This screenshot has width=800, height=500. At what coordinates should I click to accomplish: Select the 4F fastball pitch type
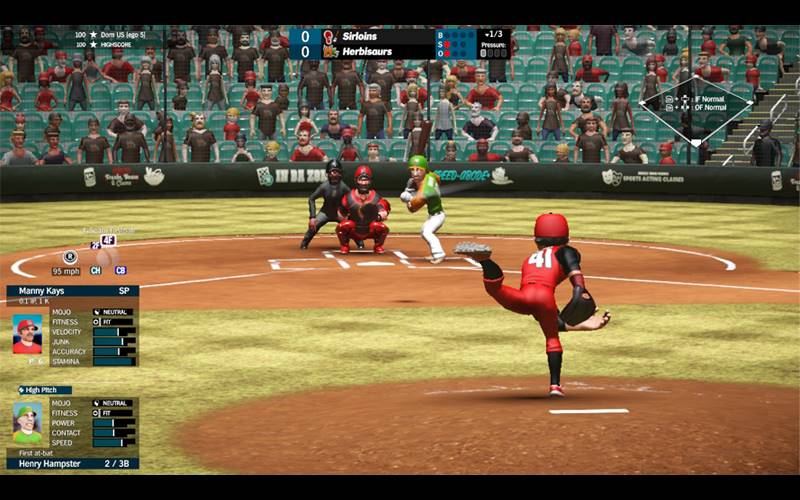point(108,240)
